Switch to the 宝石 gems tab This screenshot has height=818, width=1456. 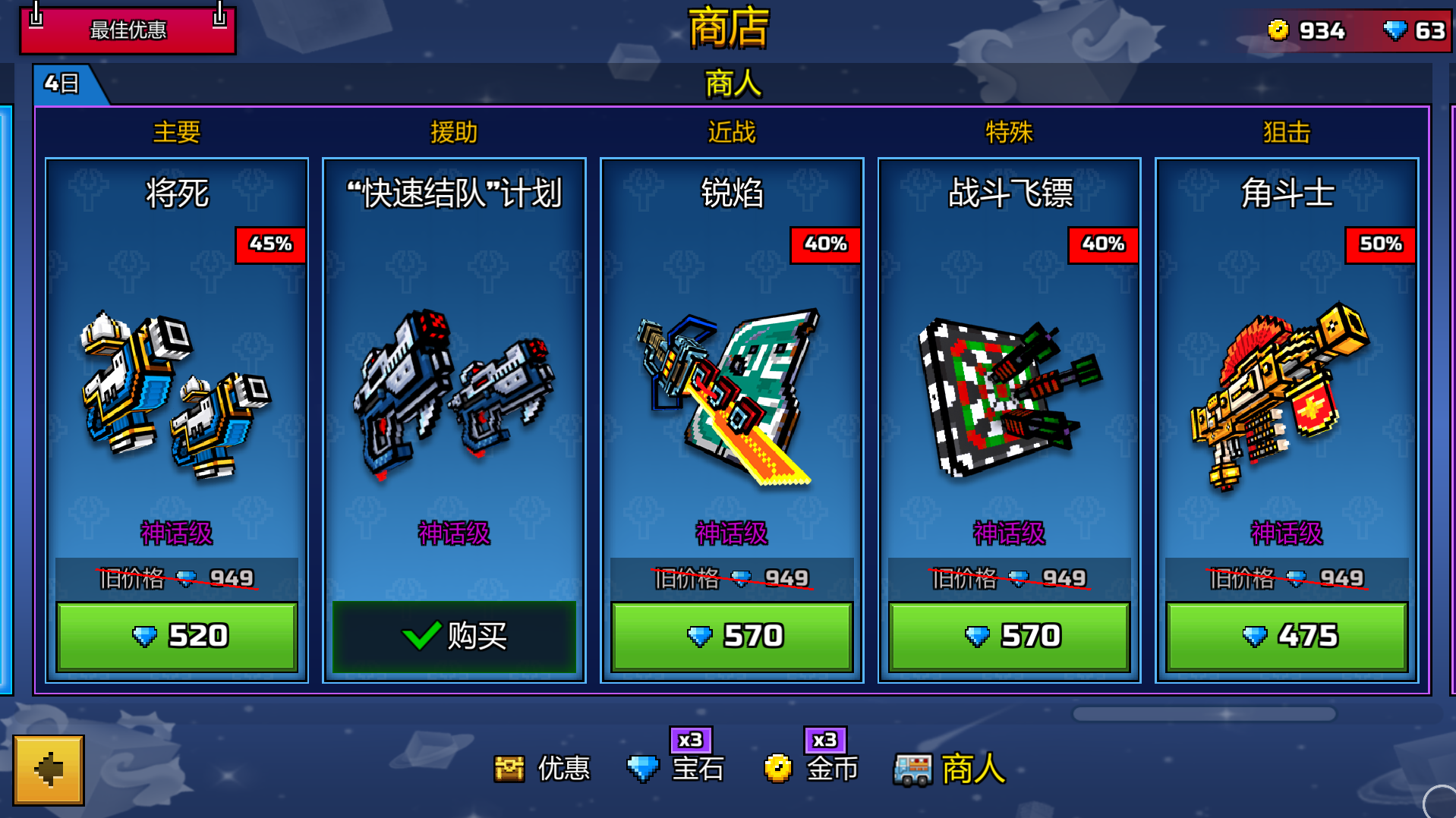coord(676,769)
